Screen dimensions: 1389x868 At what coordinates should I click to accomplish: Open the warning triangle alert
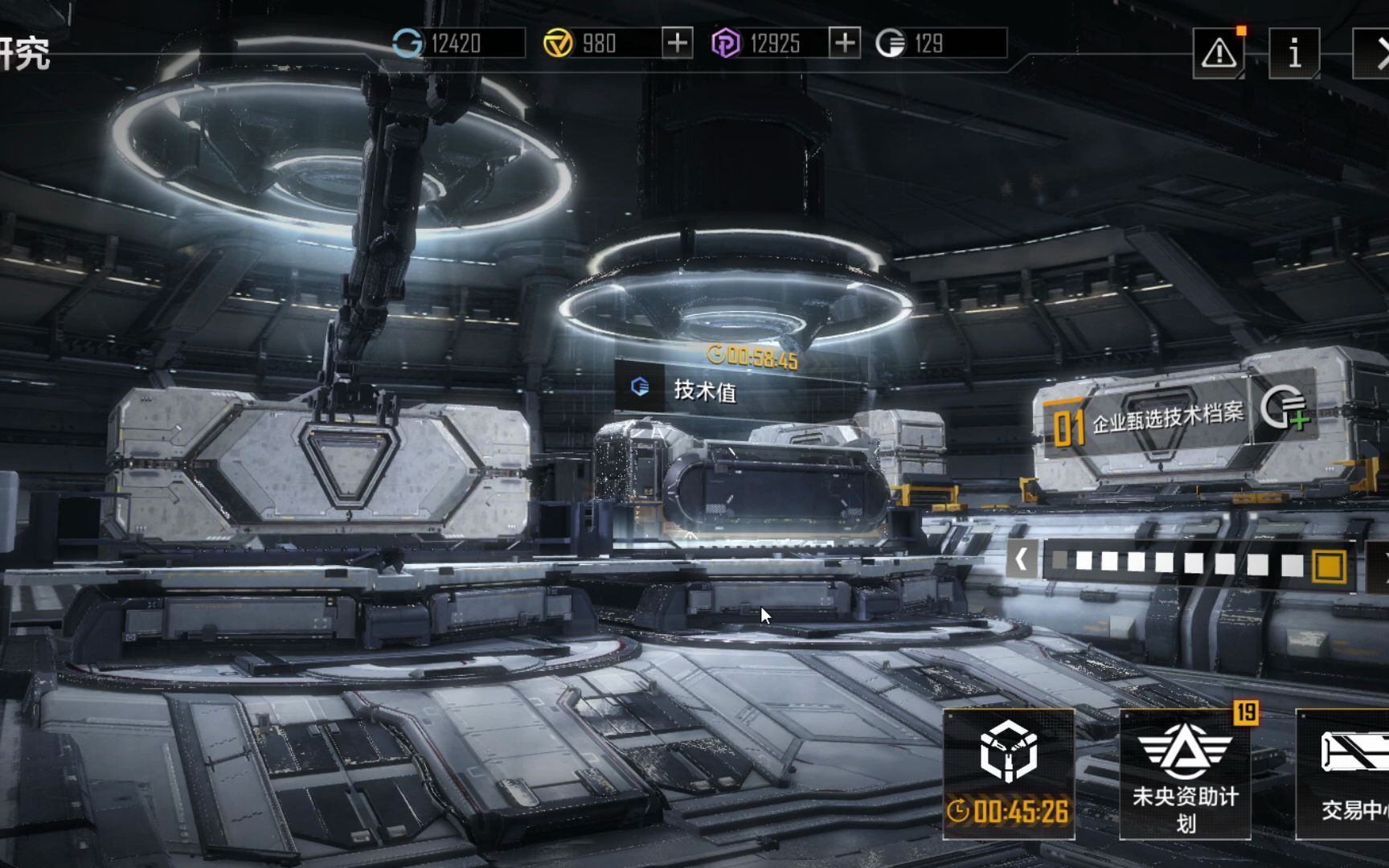pos(1219,53)
